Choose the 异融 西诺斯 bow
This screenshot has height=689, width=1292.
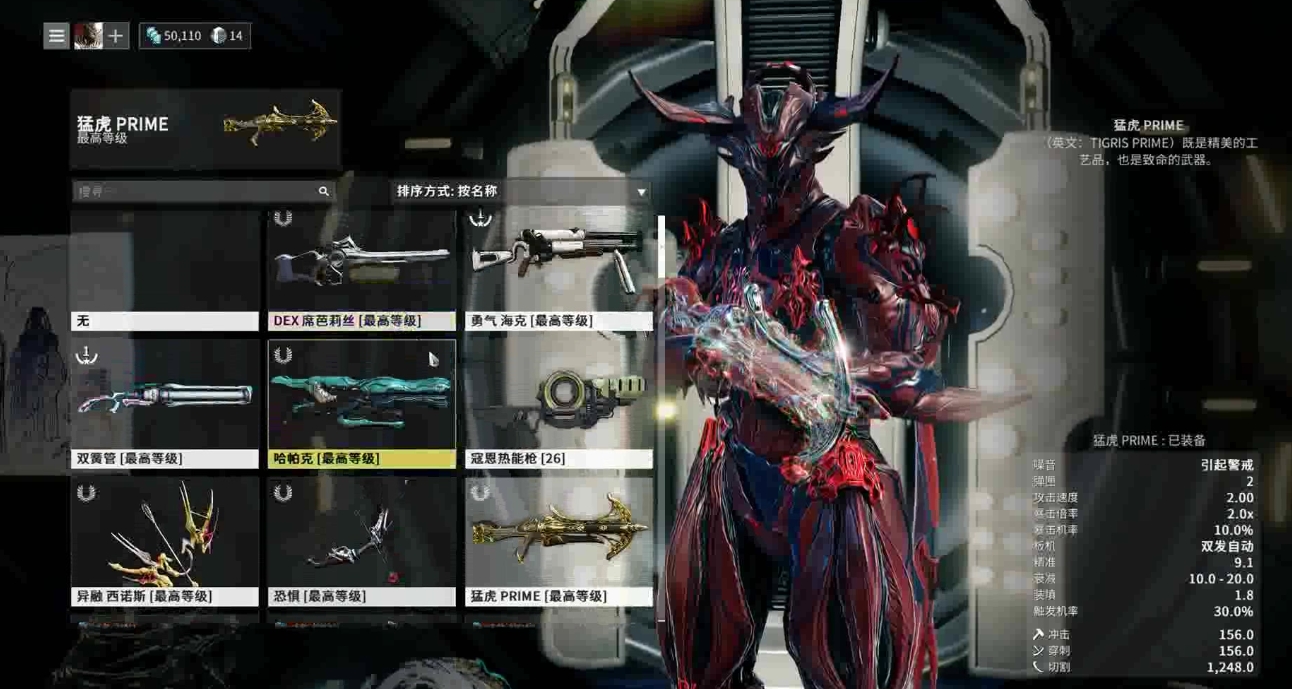point(165,541)
